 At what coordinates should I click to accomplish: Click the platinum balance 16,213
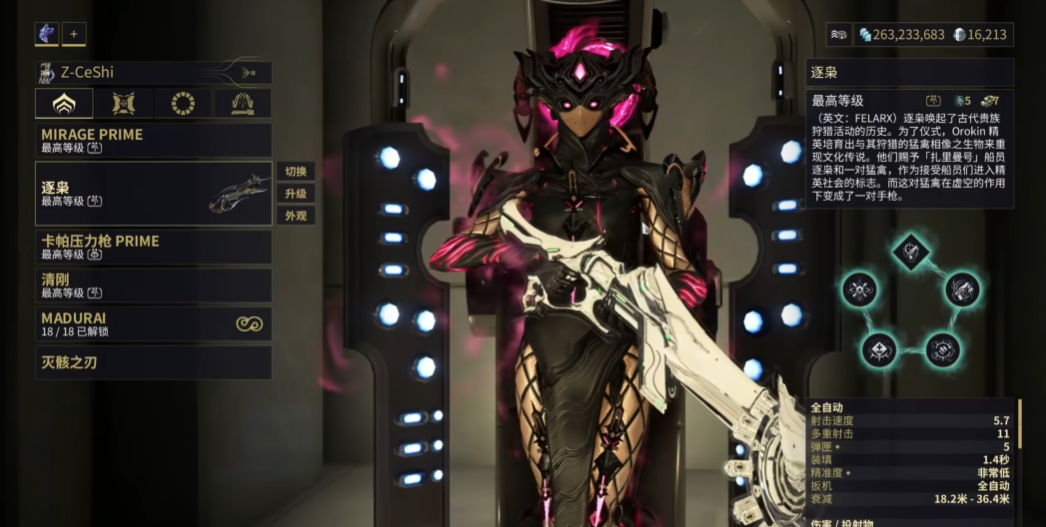point(982,35)
